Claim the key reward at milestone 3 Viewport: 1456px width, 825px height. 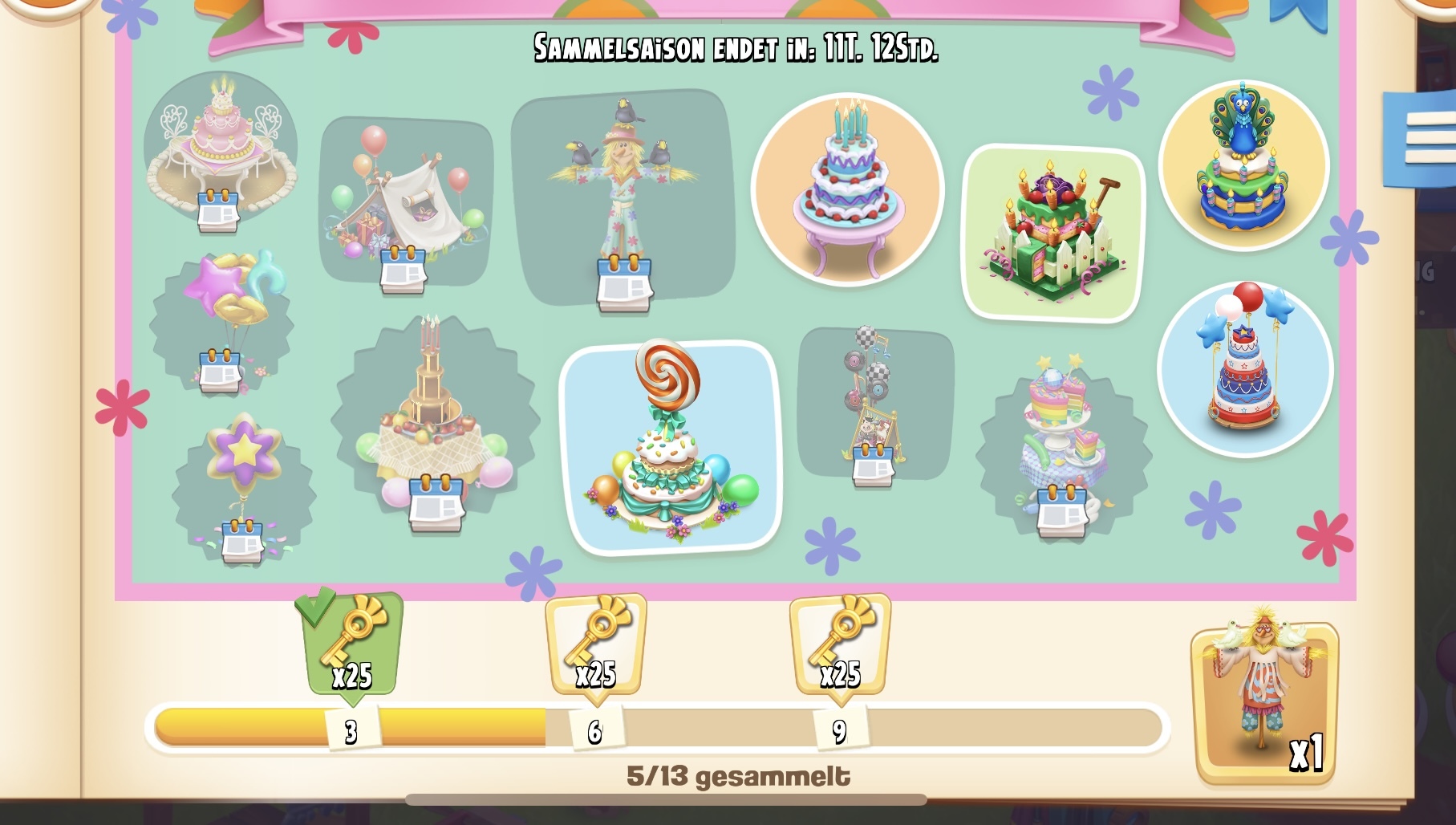[352, 646]
